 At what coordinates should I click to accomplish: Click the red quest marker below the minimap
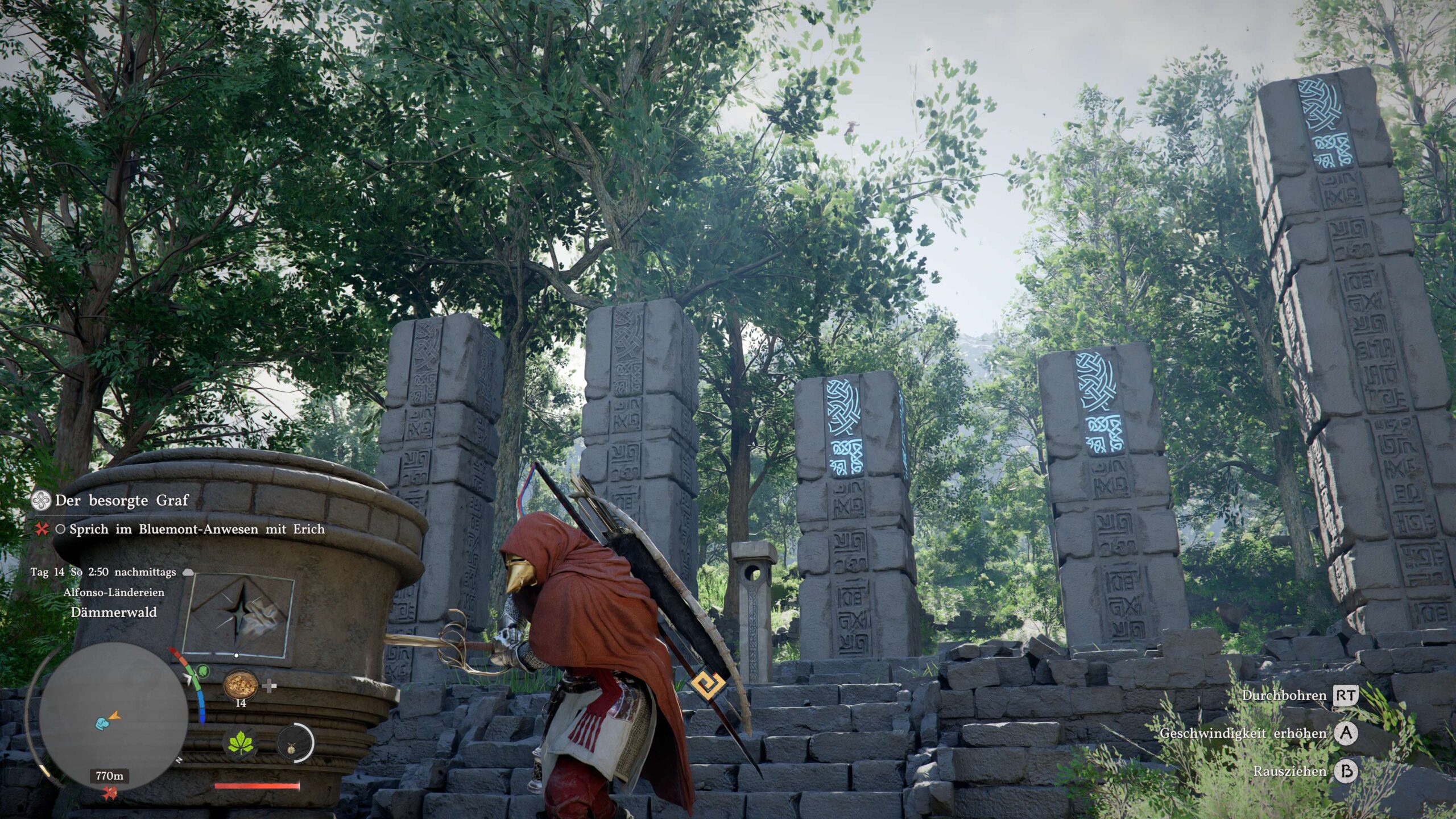pyautogui.click(x=109, y=793)
